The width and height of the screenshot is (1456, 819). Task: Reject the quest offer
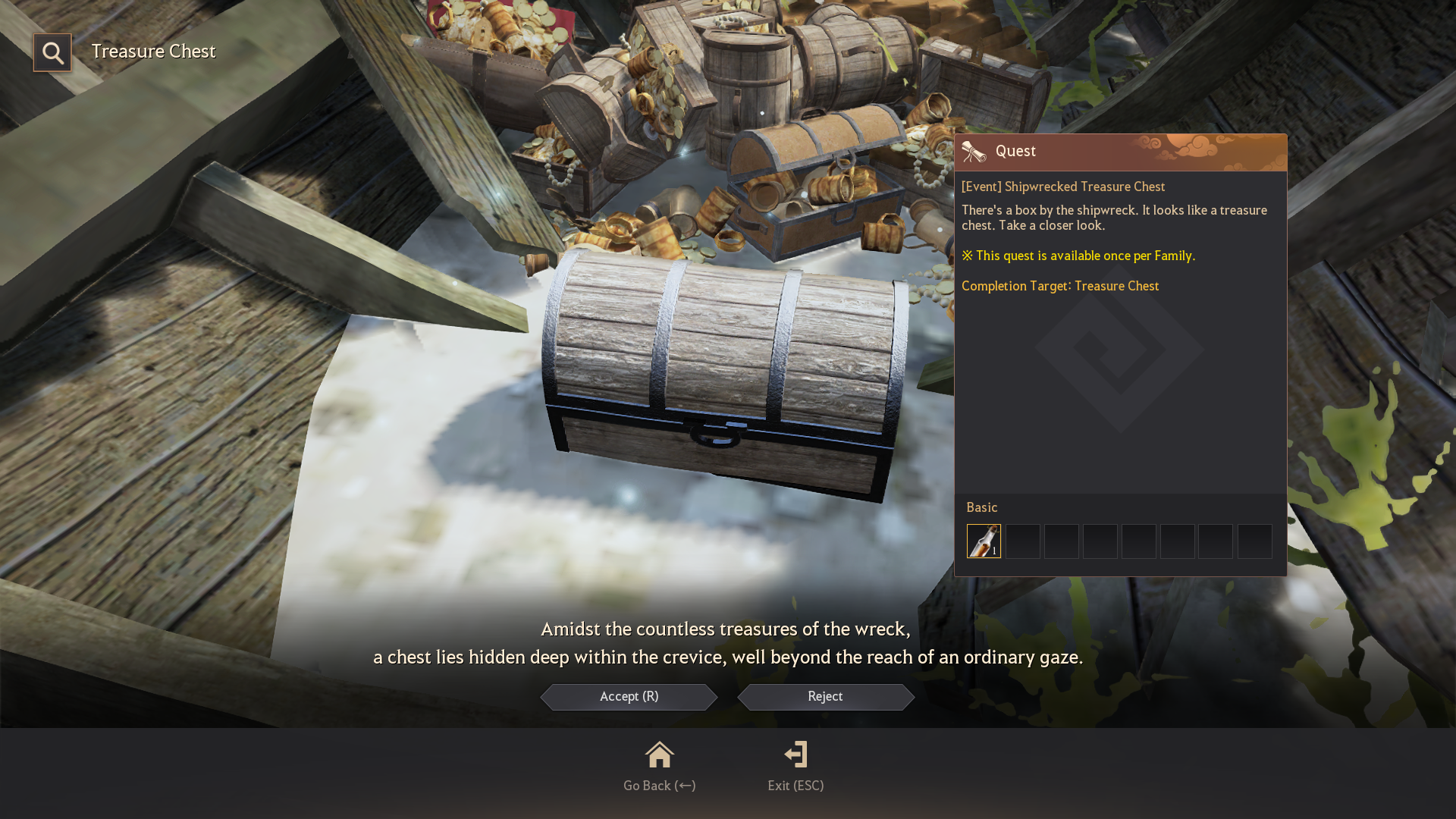pos(825,697)
